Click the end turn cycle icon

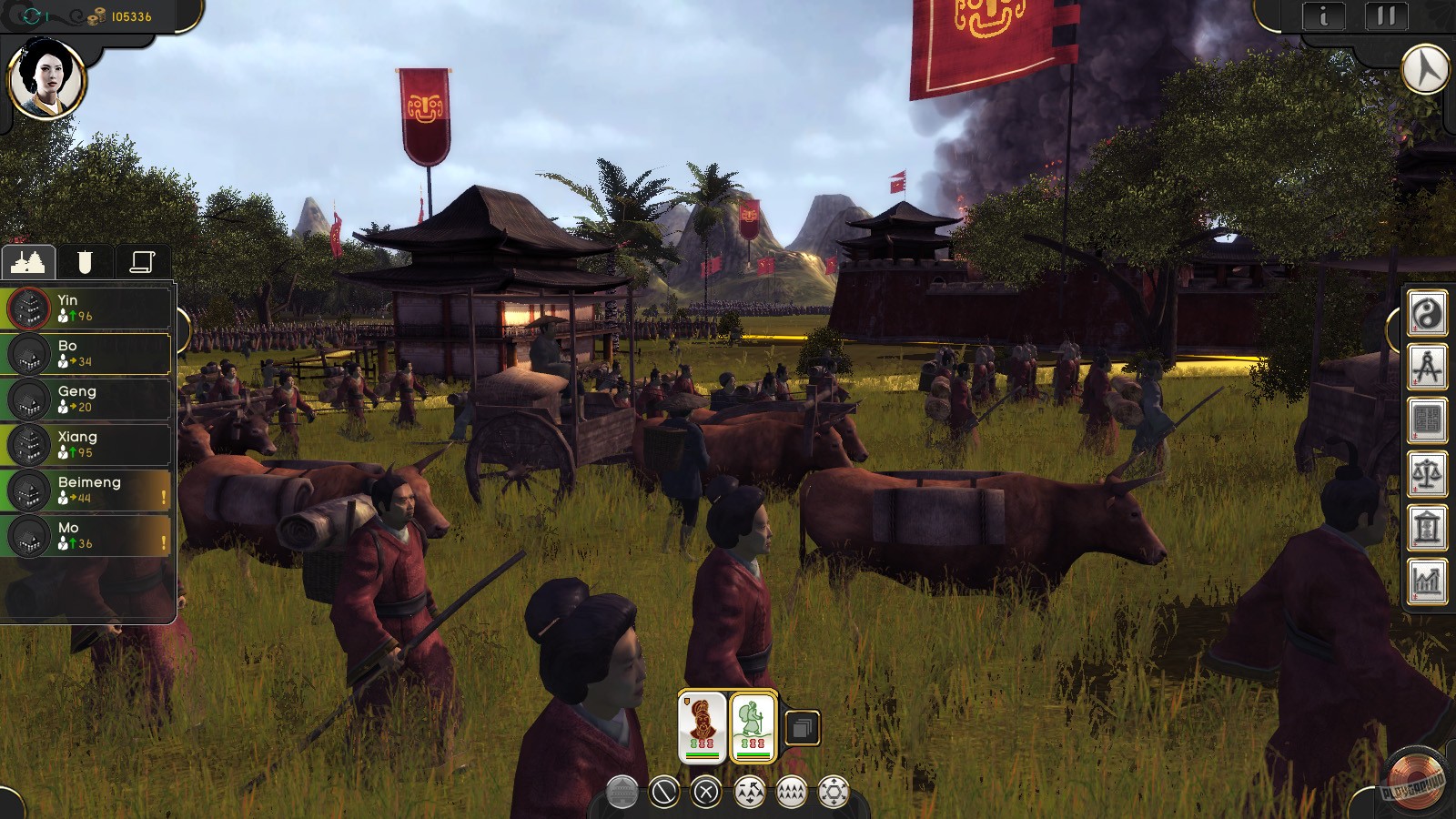click(x=33, y=14)
